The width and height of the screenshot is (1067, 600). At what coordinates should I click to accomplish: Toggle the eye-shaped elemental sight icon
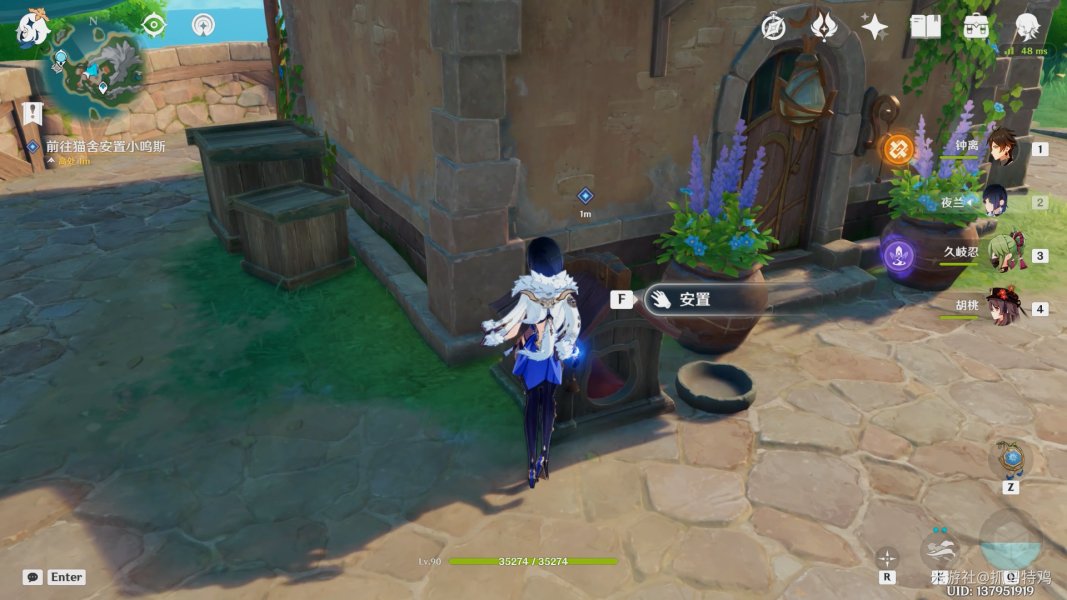[x=153, y=25]
